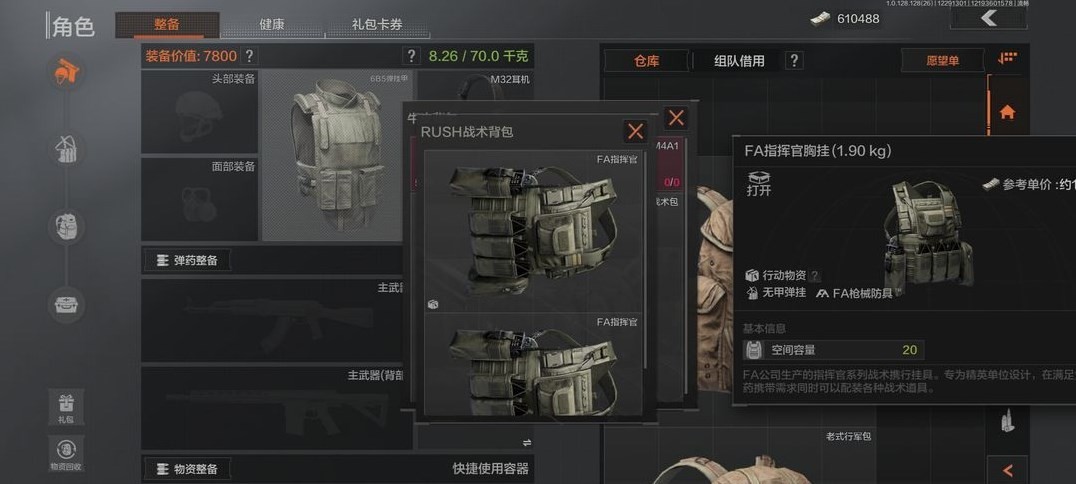
Task: Open the 礼包卡券 tab
Action: (376, 25)
